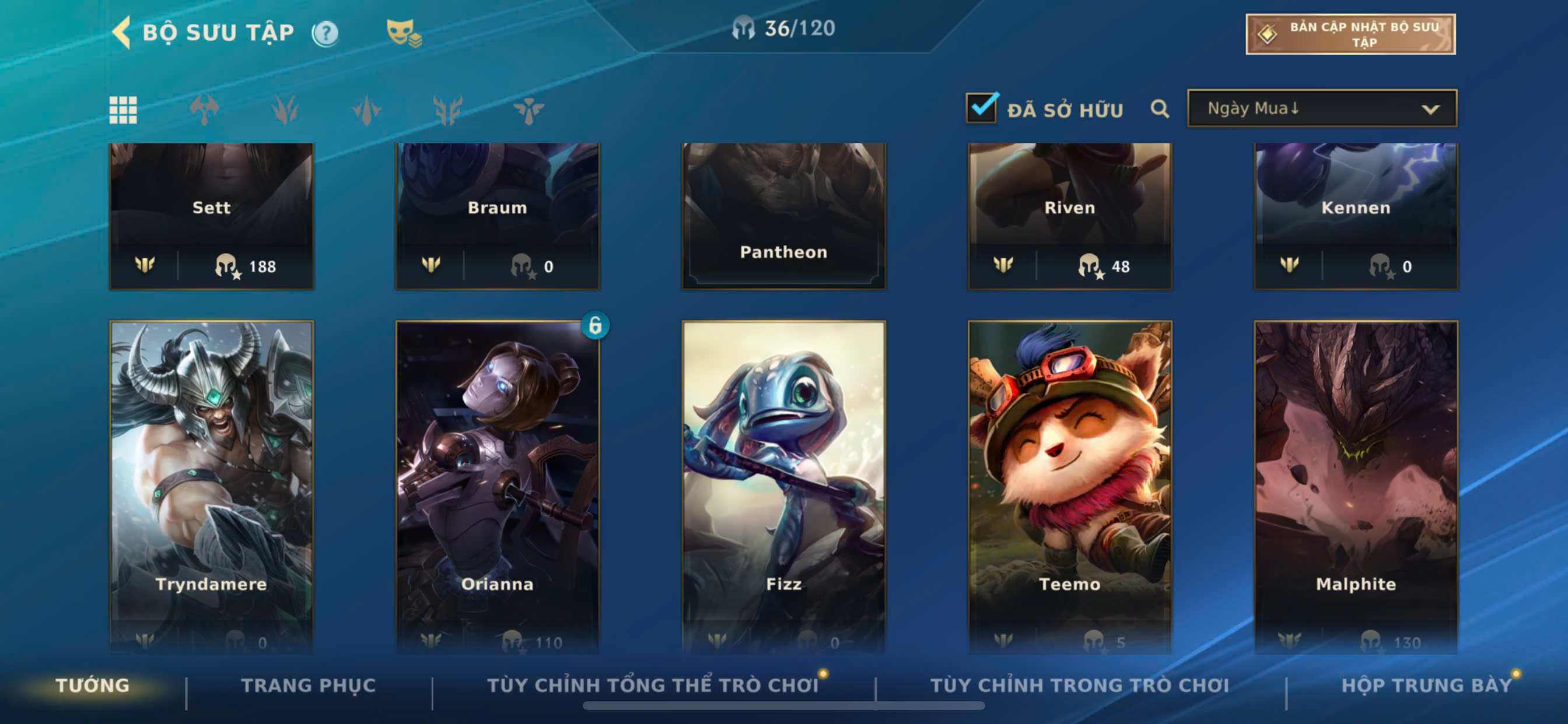The width and height of the screenshot is (1568, 724).
Task: Select the Kennen champion card
Action: pyautogui.click(x=1356, y=215)
